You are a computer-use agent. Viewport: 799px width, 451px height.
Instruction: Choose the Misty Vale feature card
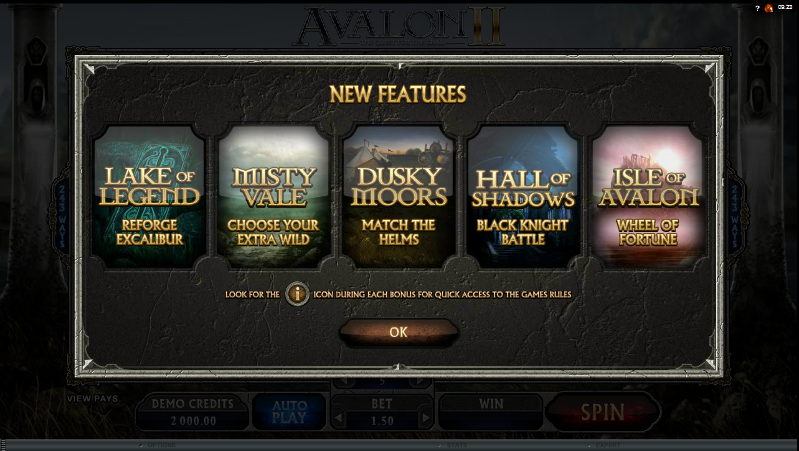click(x=273, y=198)
